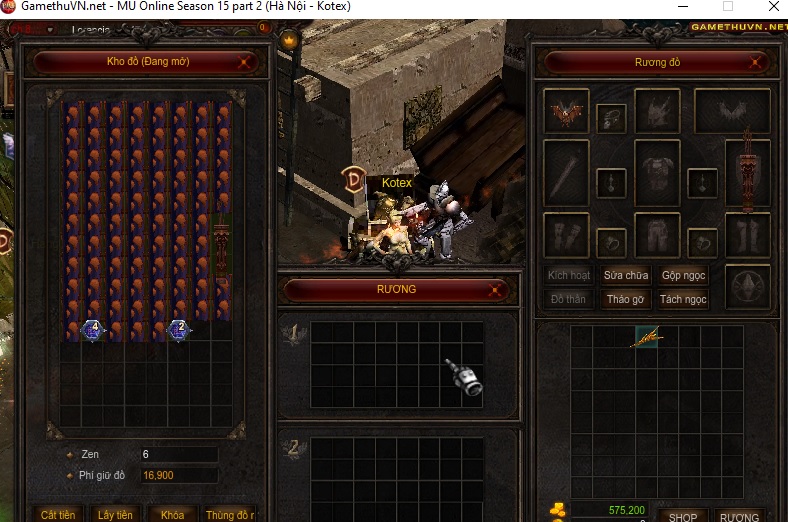Select the golden feather item in inventory
Screen dimensions: 788x522
click(x=647, y=339)
